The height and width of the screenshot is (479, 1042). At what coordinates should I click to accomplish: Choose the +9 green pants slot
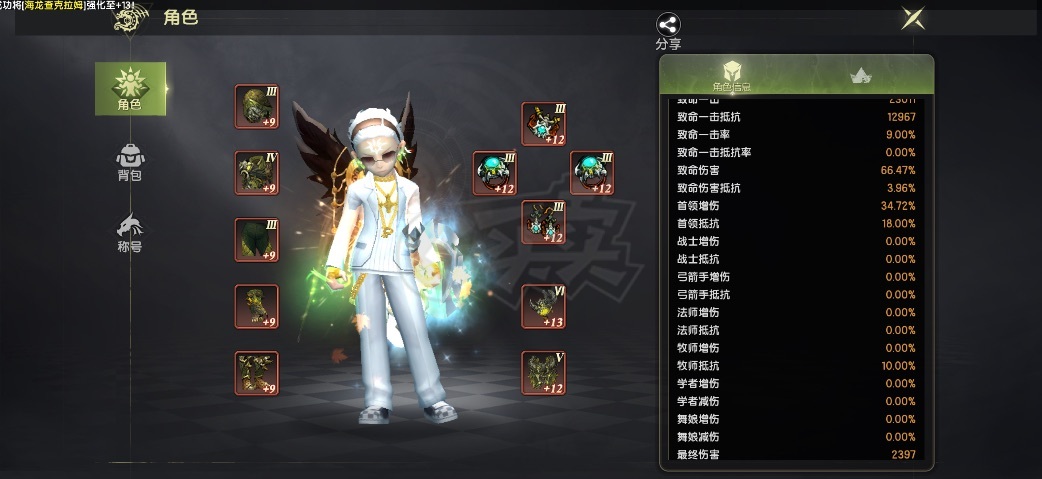pyautogui.click(x=256, y=240)
